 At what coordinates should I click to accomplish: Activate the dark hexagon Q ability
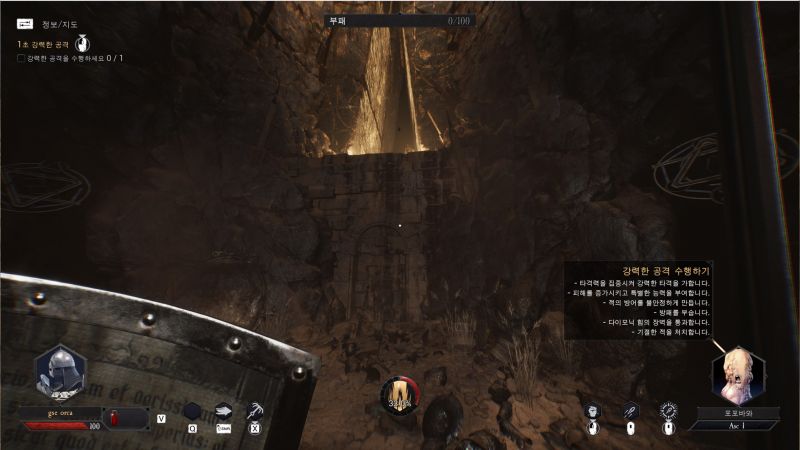click(x=191, y=411)
